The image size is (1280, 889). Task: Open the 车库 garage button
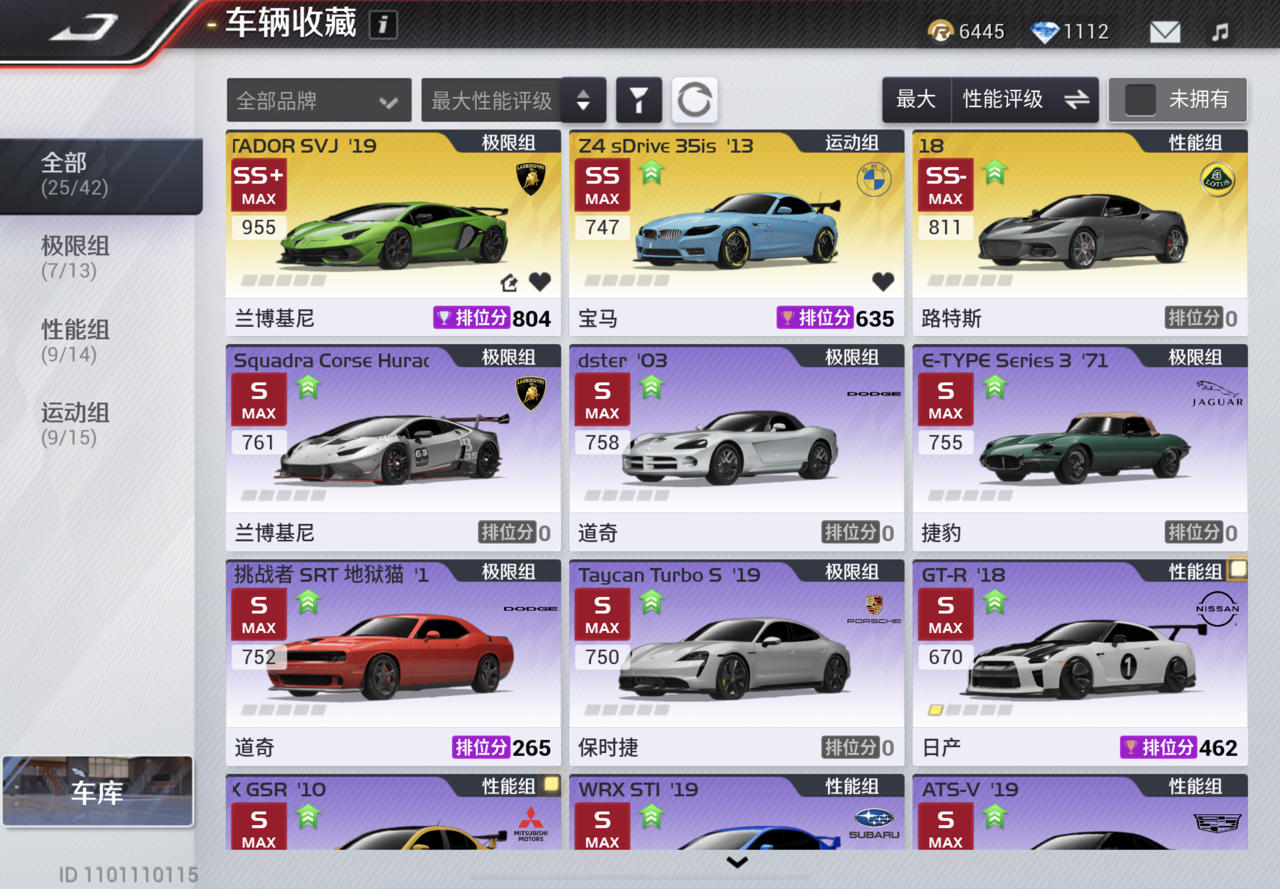coord(97,790)
